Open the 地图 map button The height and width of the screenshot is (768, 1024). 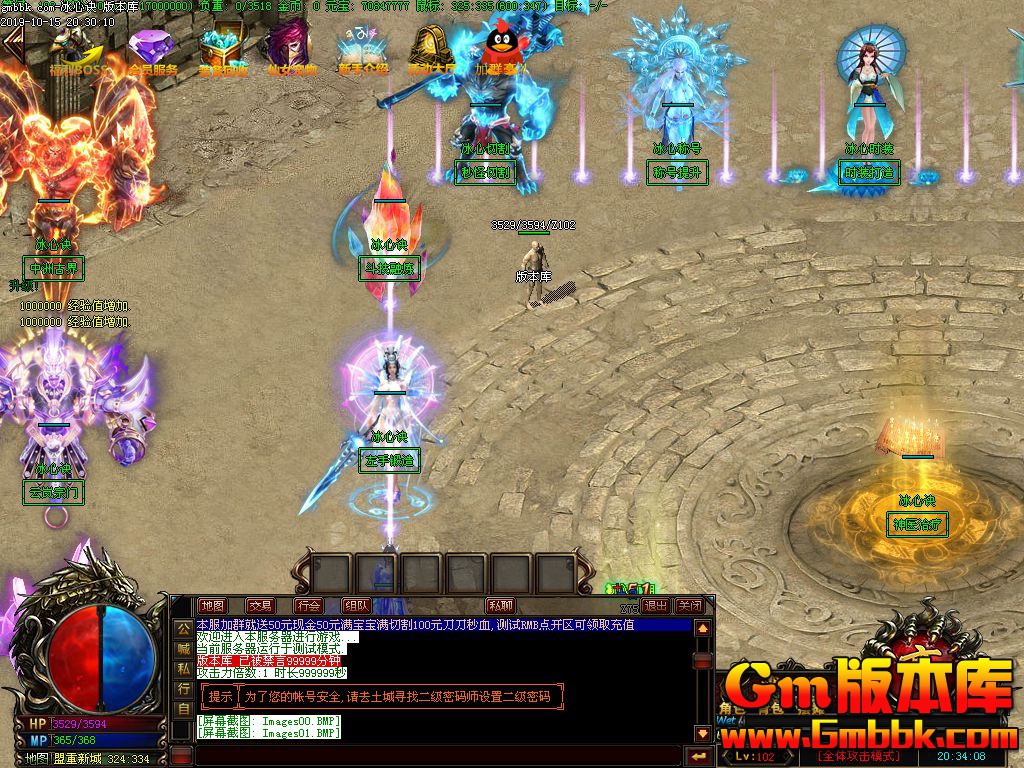click(x=213, y=605)
